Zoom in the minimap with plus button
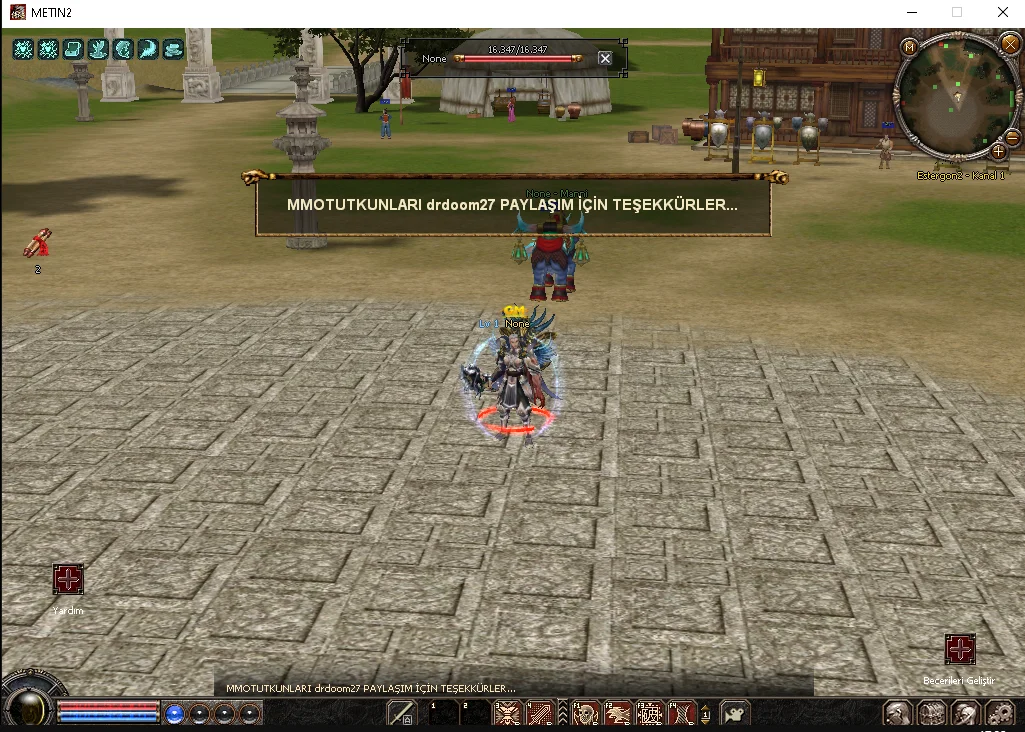The width and height of the screenshot is (1025, 732). pos(998,152)
